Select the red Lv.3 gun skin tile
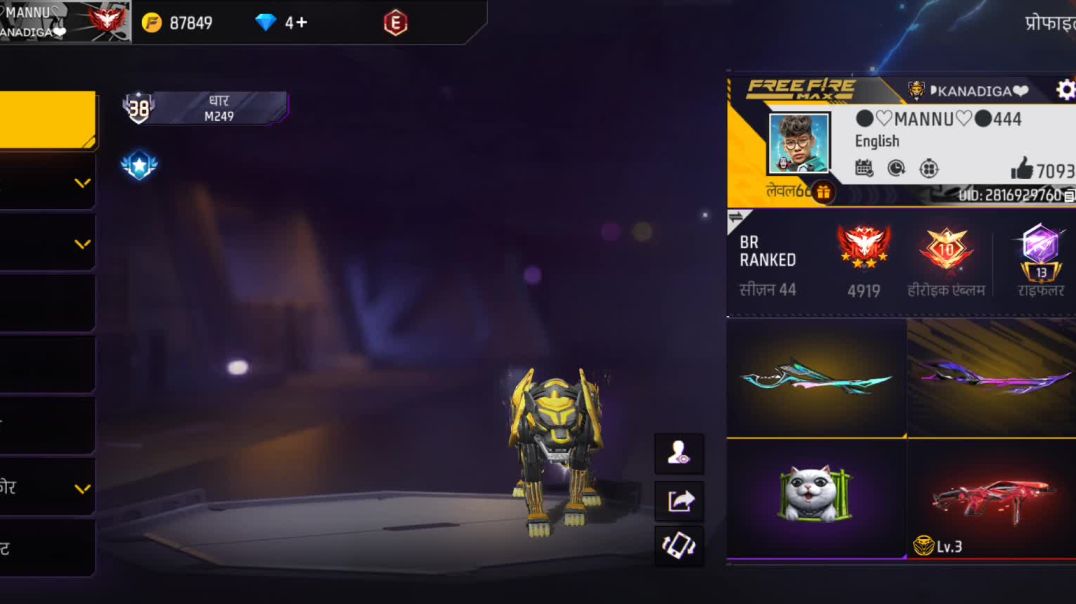This screenshot has width=1076, height=604. 991,497
